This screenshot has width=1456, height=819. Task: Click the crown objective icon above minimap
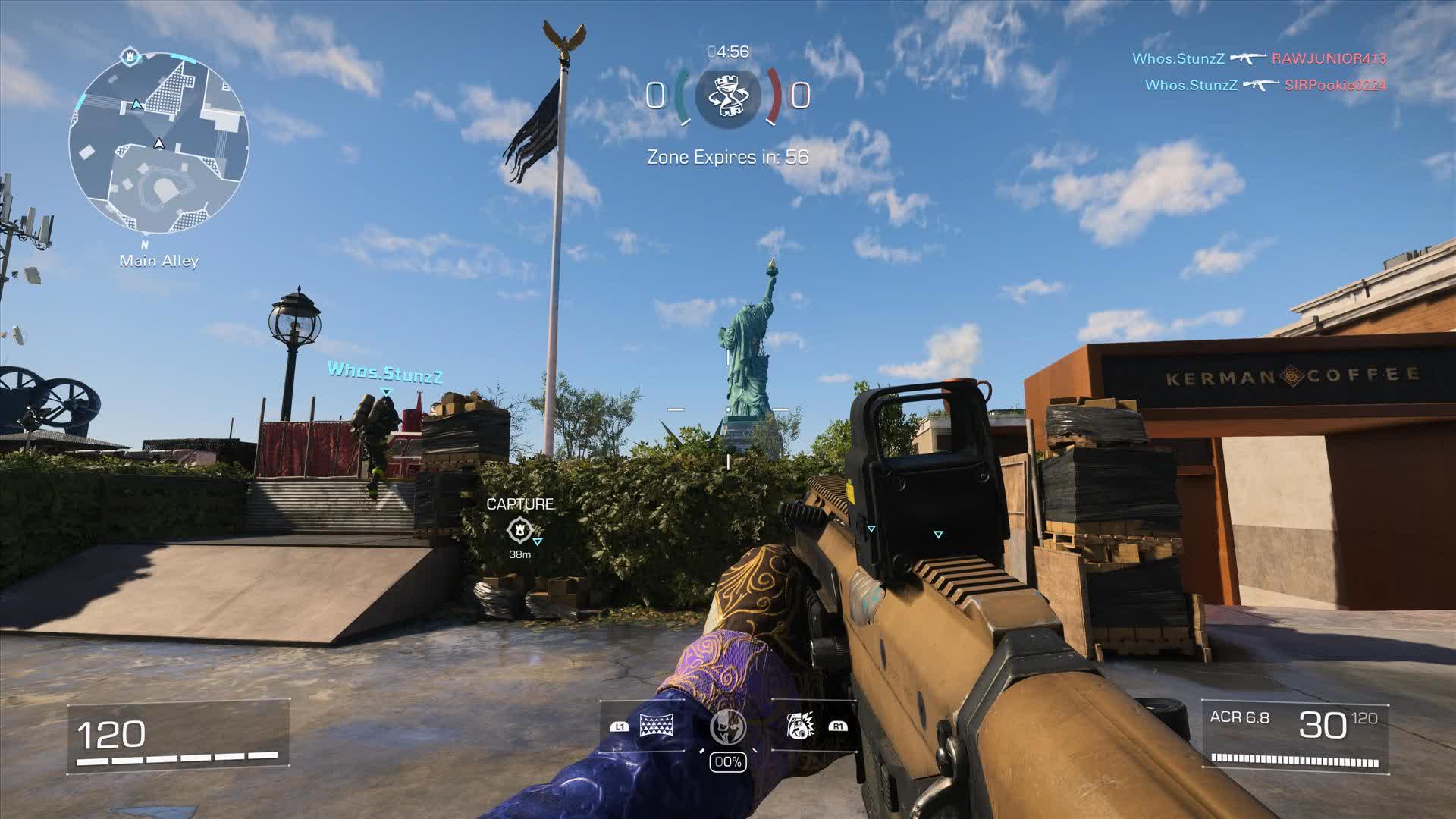130,56
